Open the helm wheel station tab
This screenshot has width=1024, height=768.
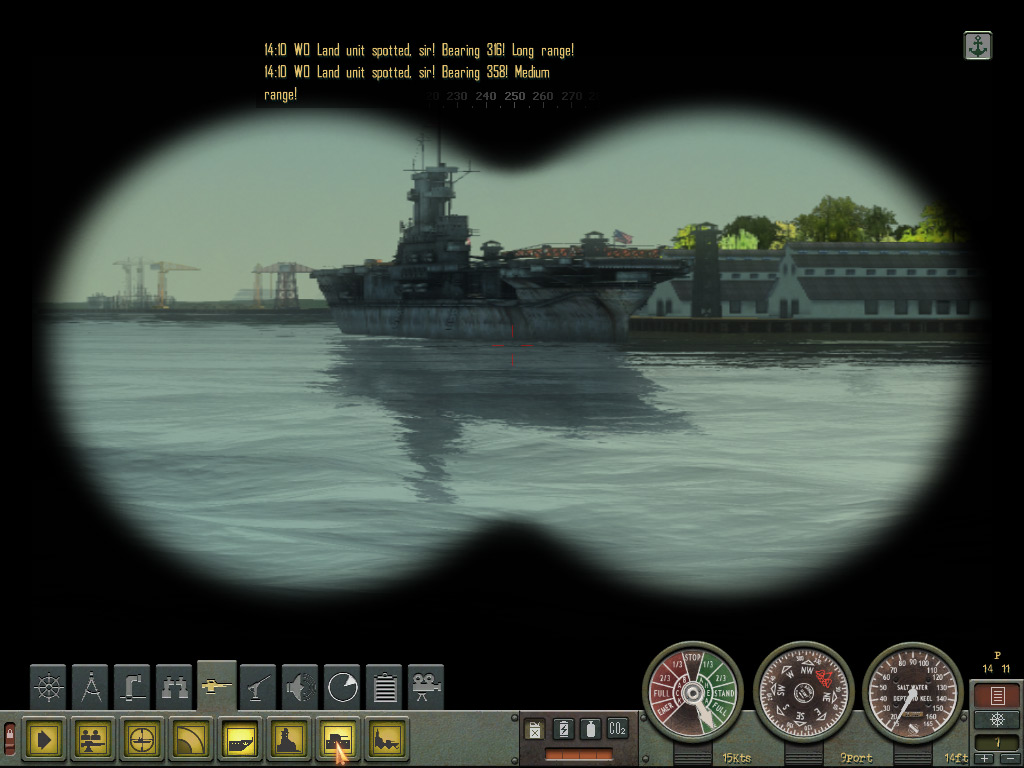pos(48,688)
